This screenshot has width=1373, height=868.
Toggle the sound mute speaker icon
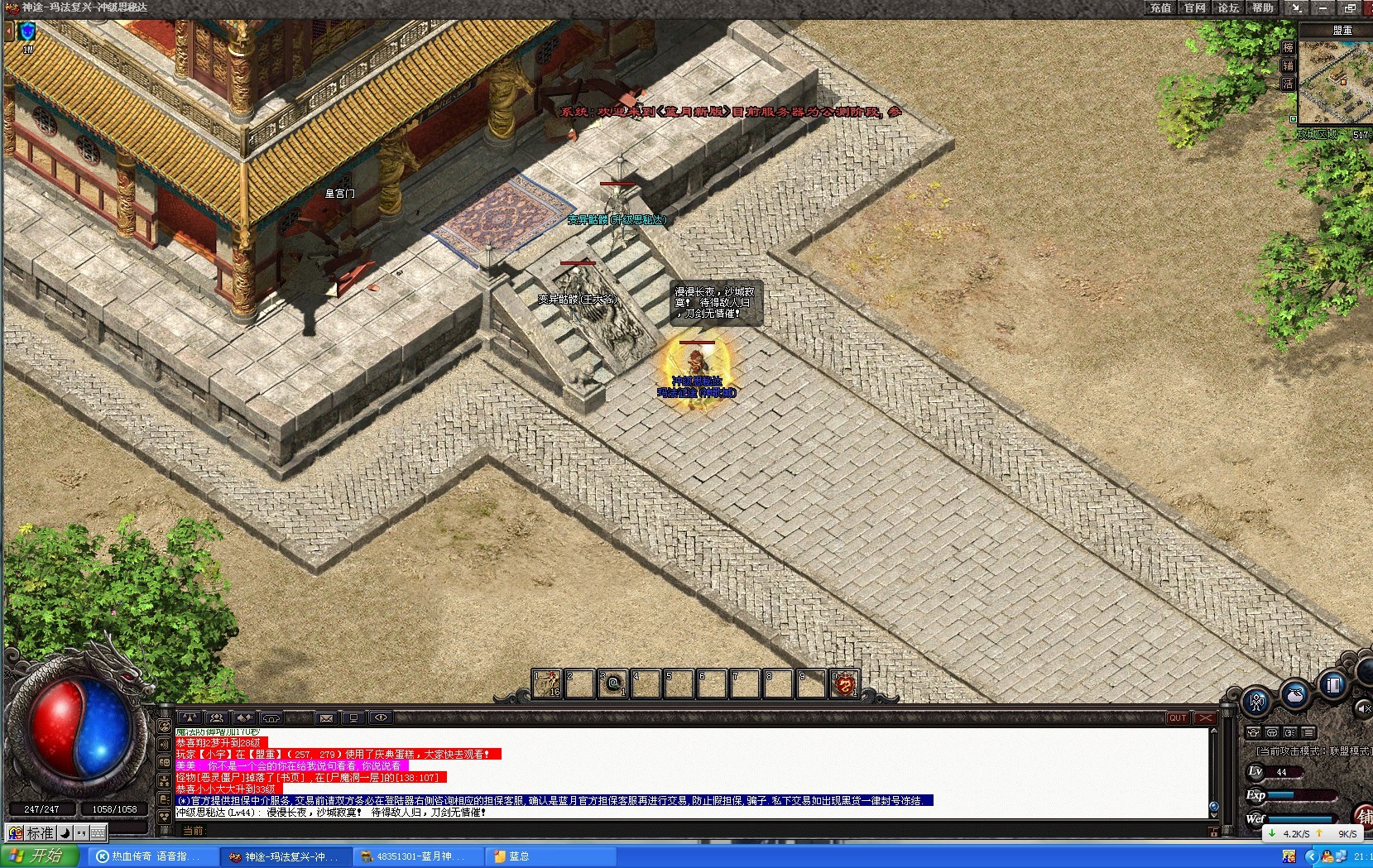pos(1363,708)
